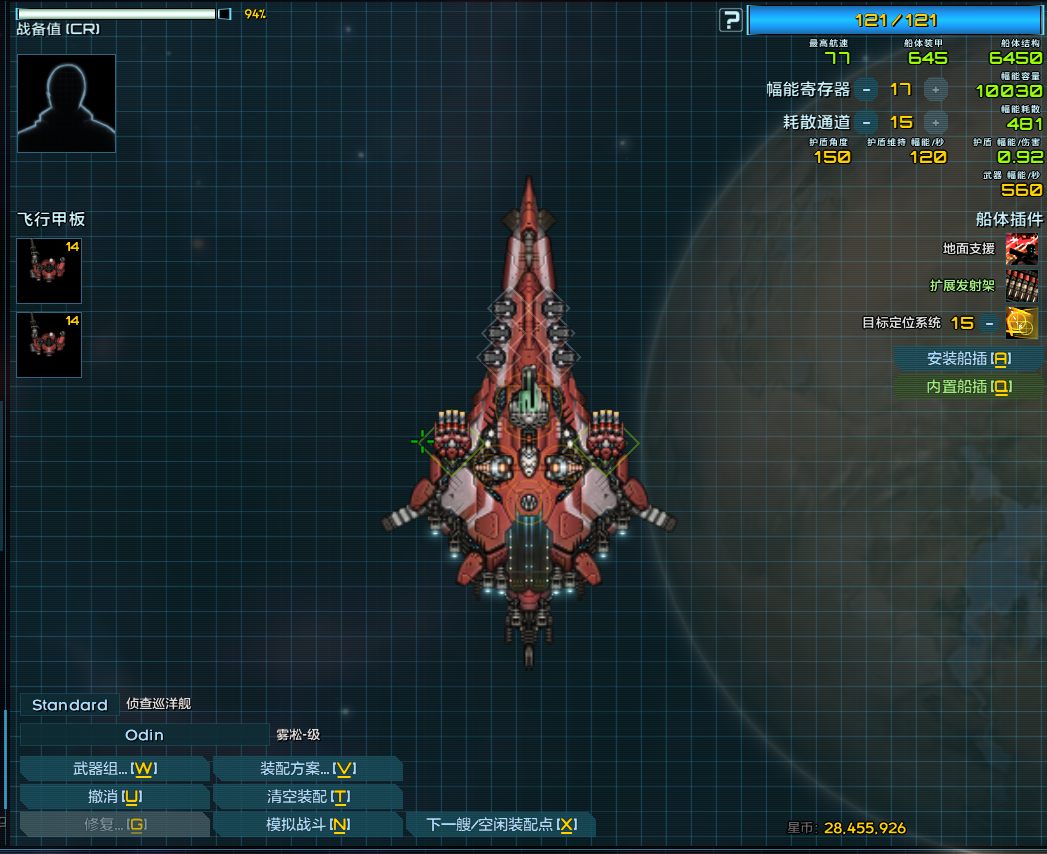Click the Standard variant name field

[x=69, y=705]
